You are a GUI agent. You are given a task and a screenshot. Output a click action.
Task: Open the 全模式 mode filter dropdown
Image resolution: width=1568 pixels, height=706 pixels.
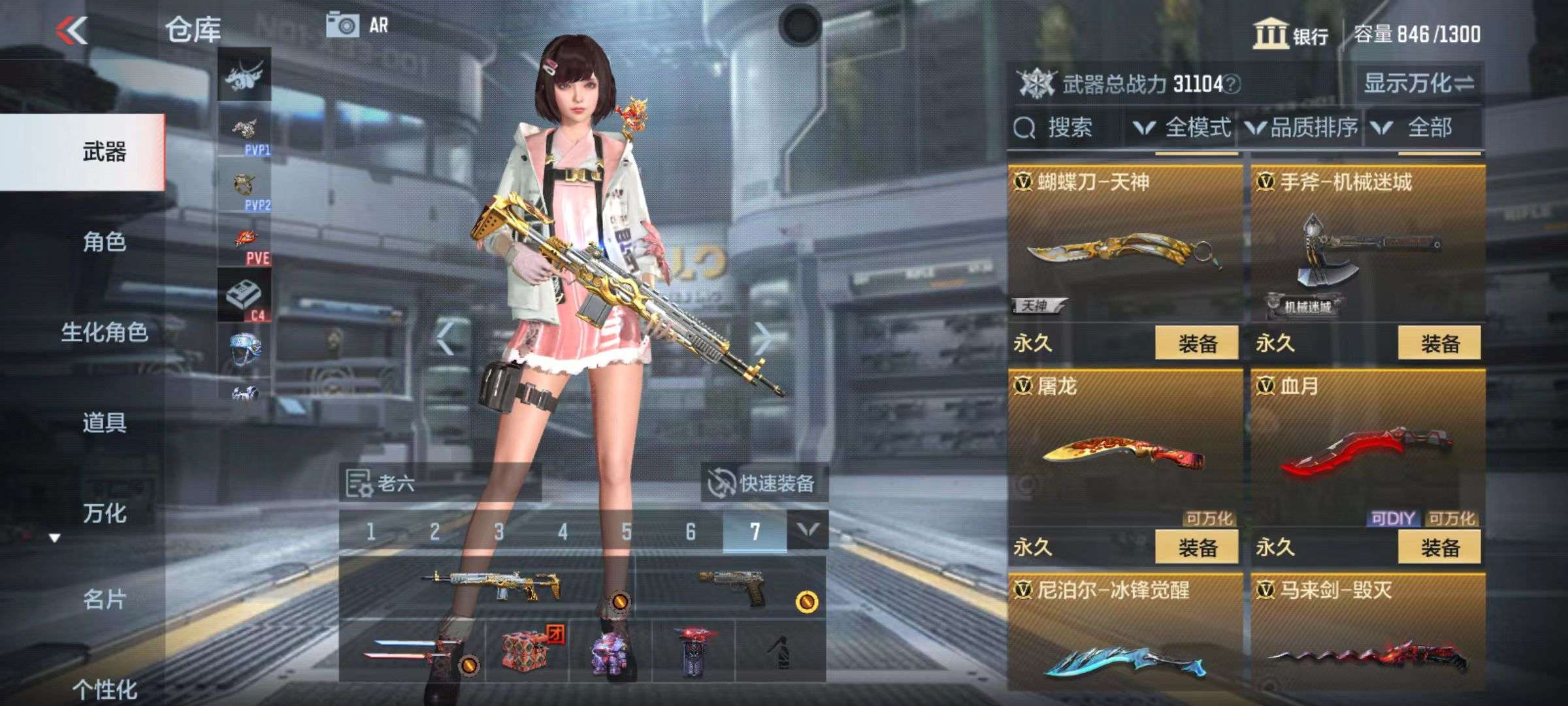pyautogui.click(x=1183, y=127)
